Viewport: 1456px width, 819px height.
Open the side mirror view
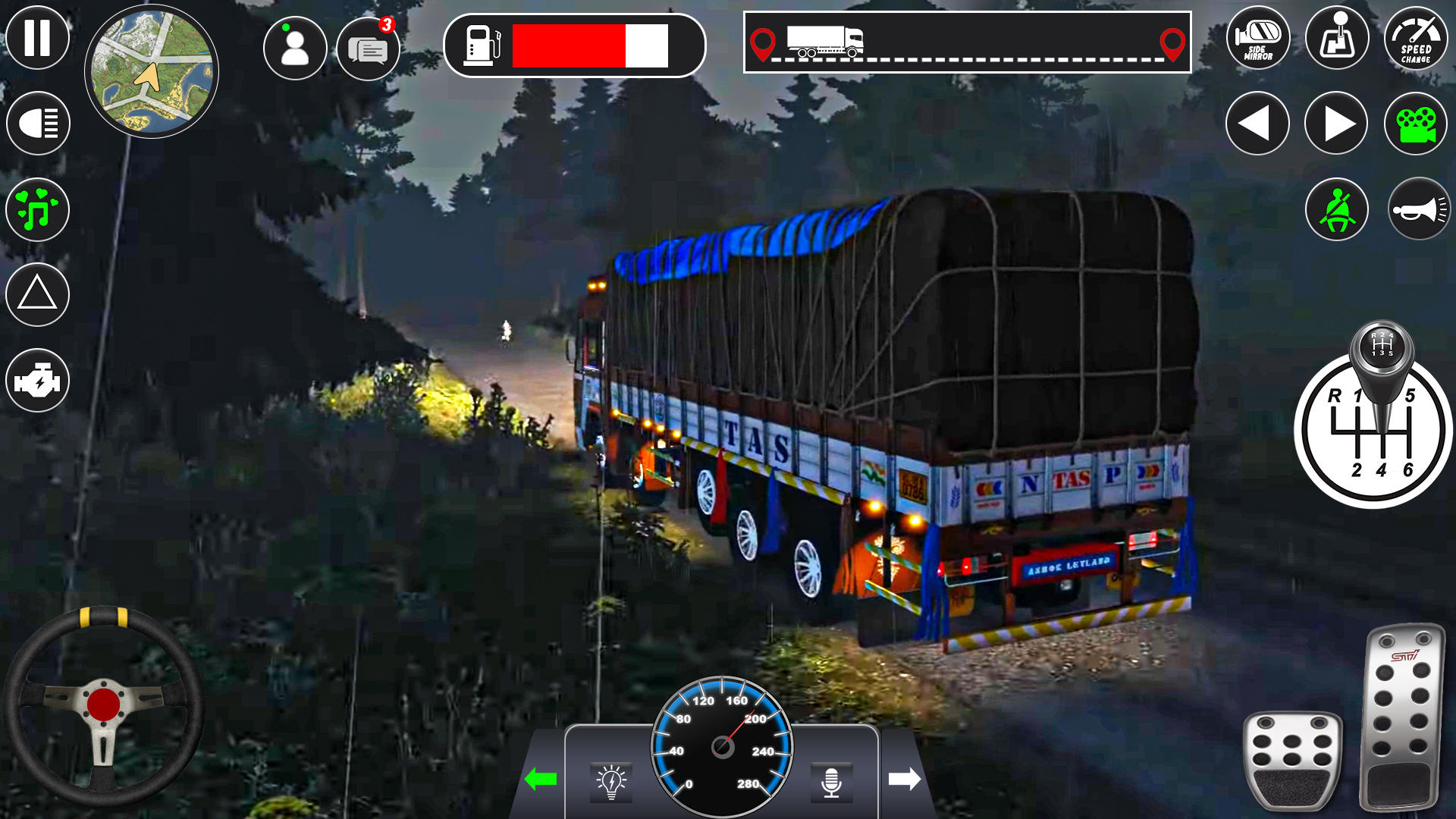1258,39
